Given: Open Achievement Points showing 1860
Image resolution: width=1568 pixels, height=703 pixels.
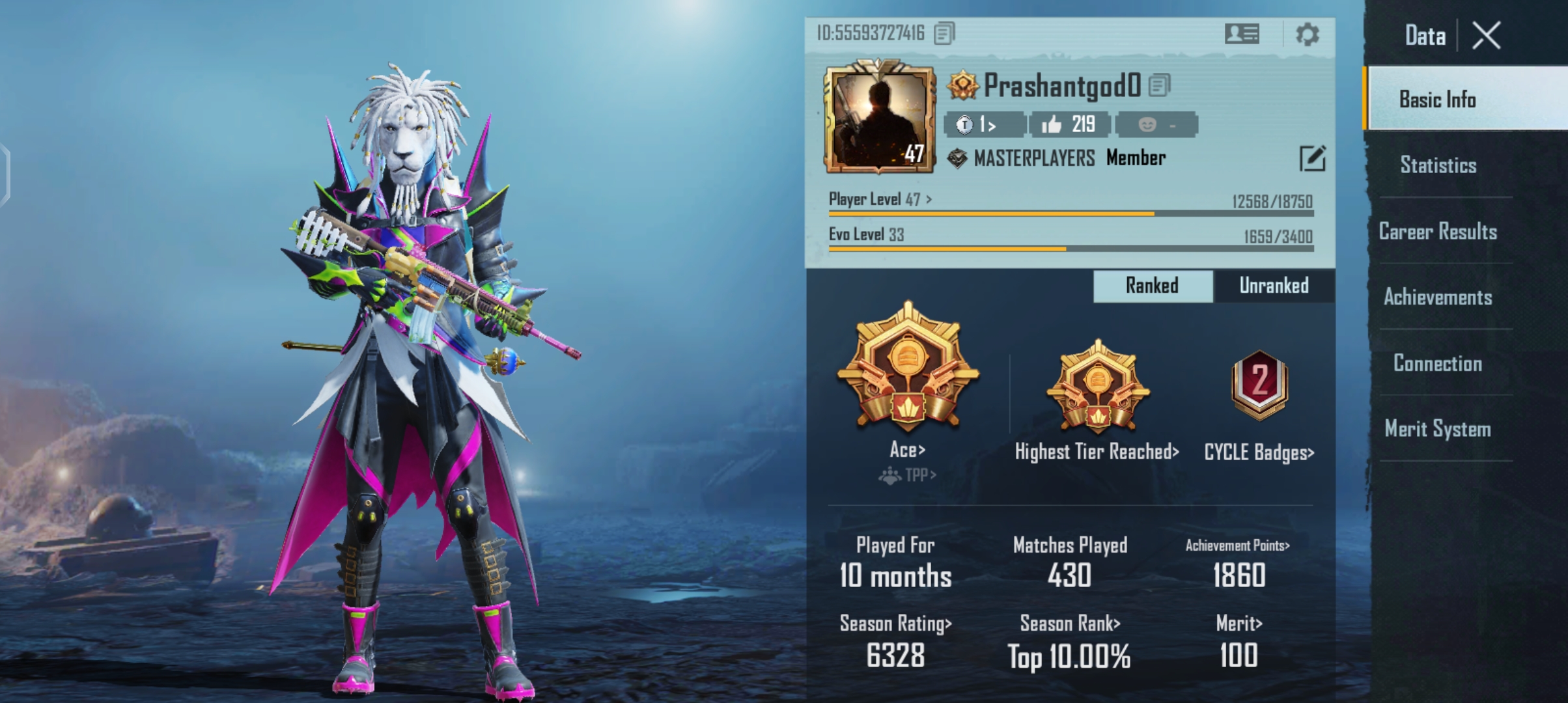Looking at the screenshot, I should [1238, 546].
